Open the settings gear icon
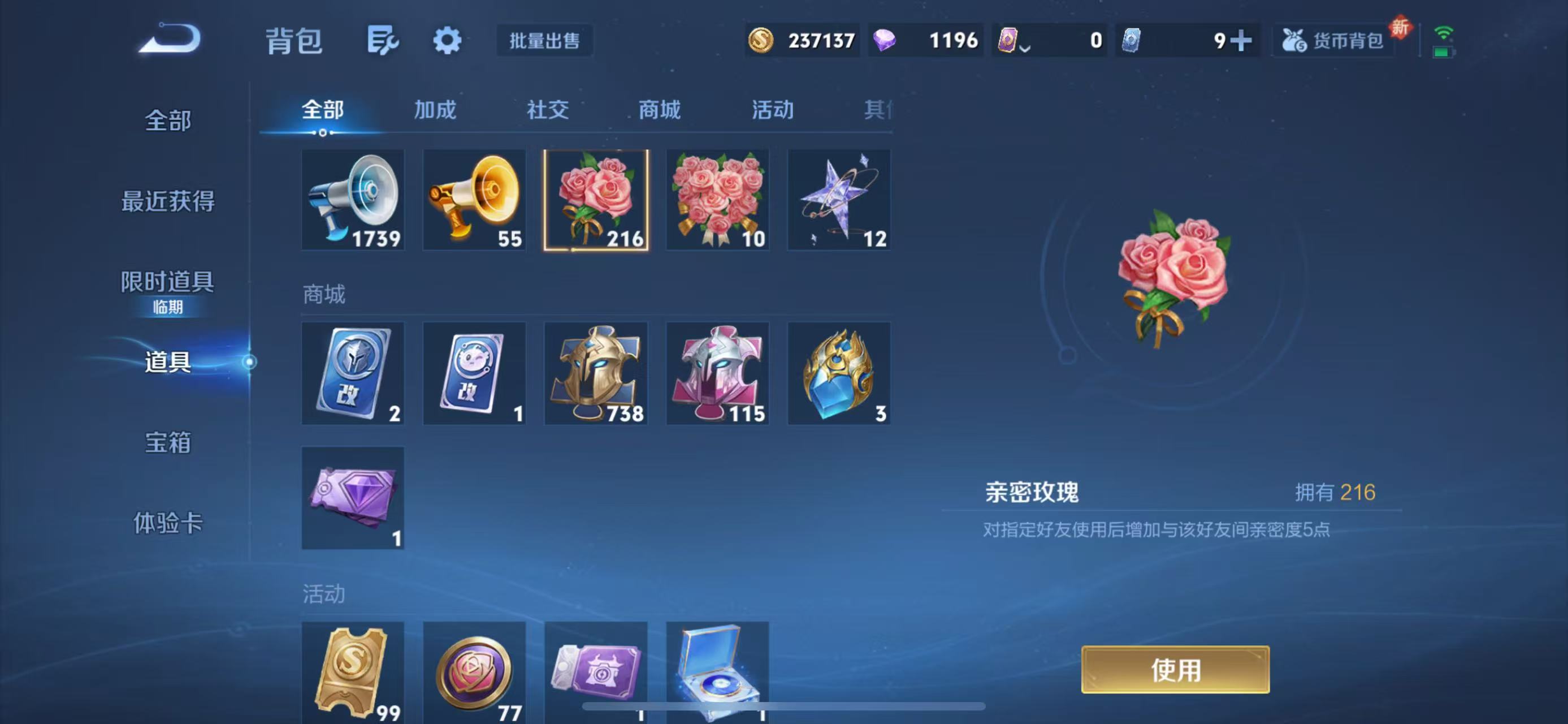Viewport: 1568px width, 724px height. [x=447, y=40]
